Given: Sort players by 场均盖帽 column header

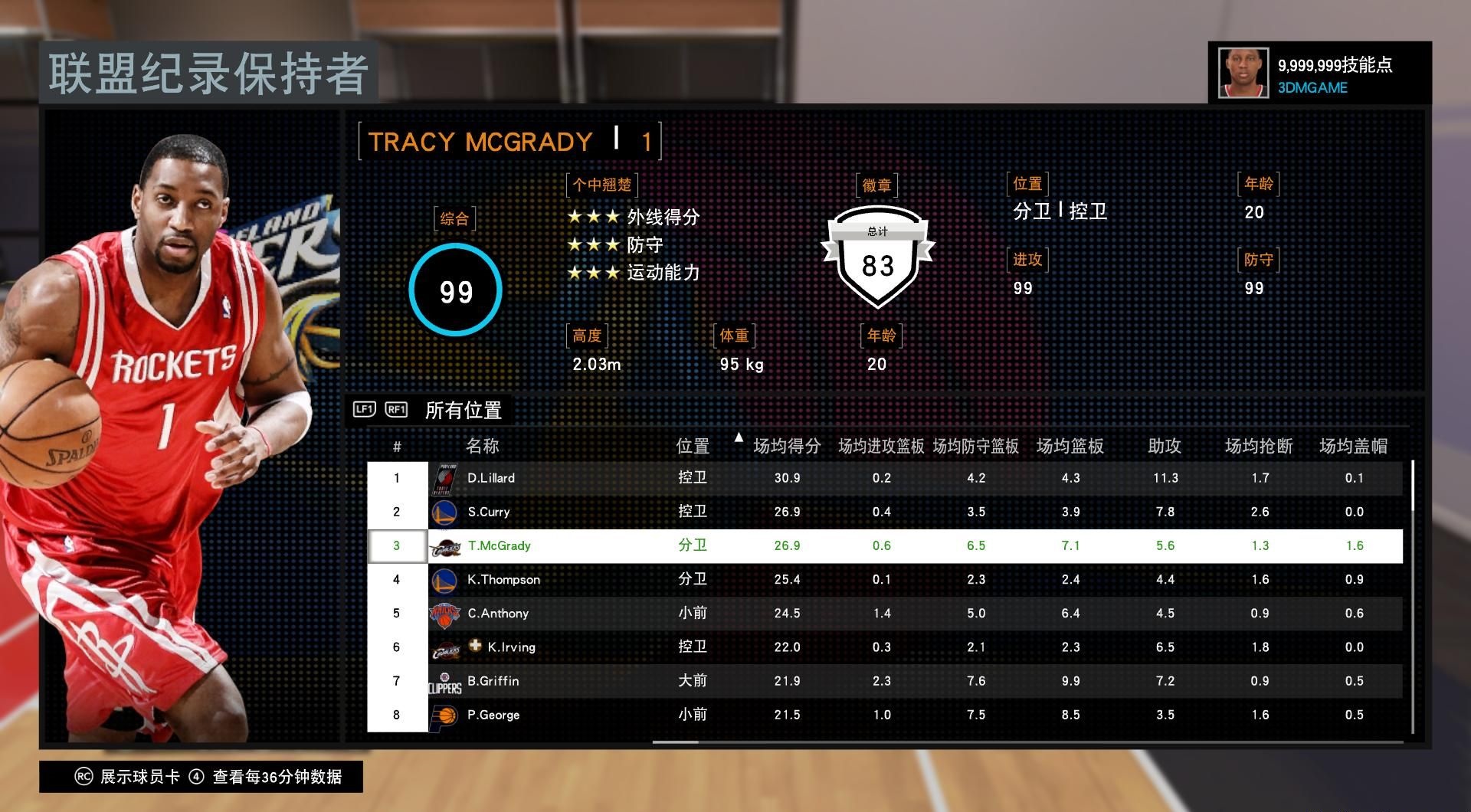Looking at the screenshot, I should coord(1355,446).
